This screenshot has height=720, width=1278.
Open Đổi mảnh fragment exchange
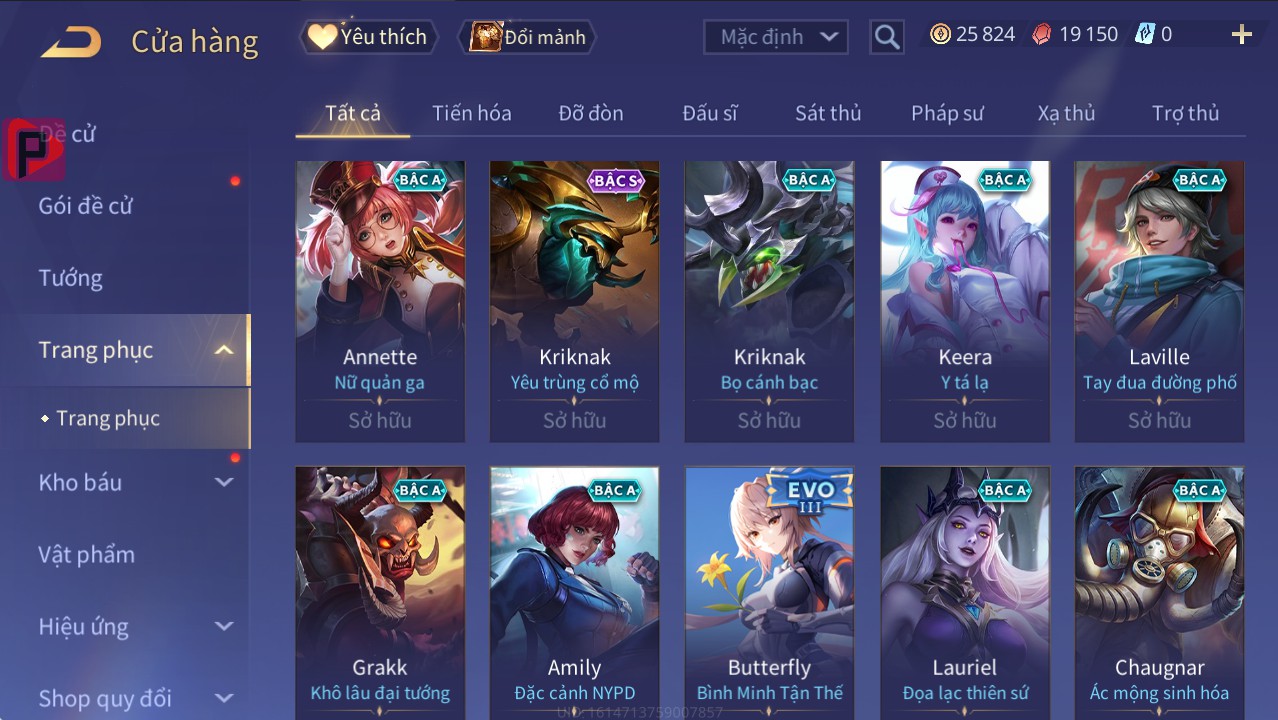coord(527,37)
